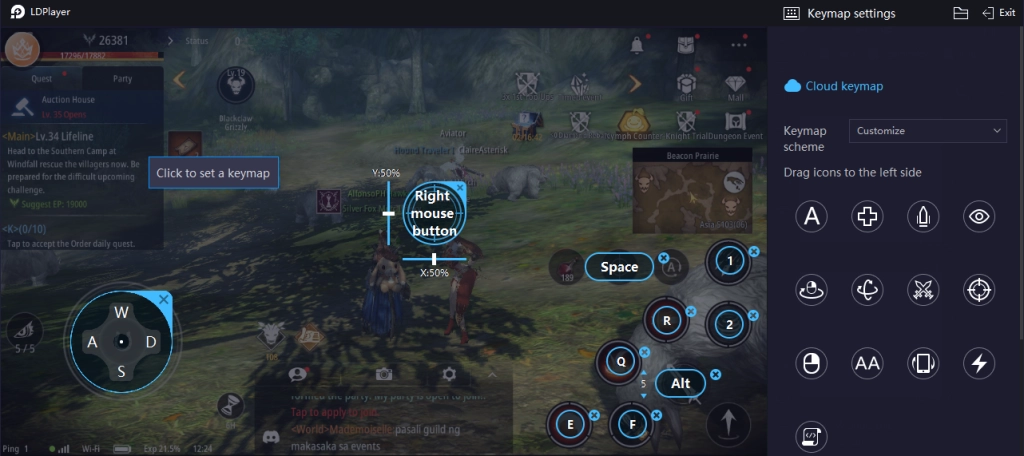This screenshot has width=1024, height=456.
Task: Click the phone shake keymap icon
Action: tap(922, 363)
